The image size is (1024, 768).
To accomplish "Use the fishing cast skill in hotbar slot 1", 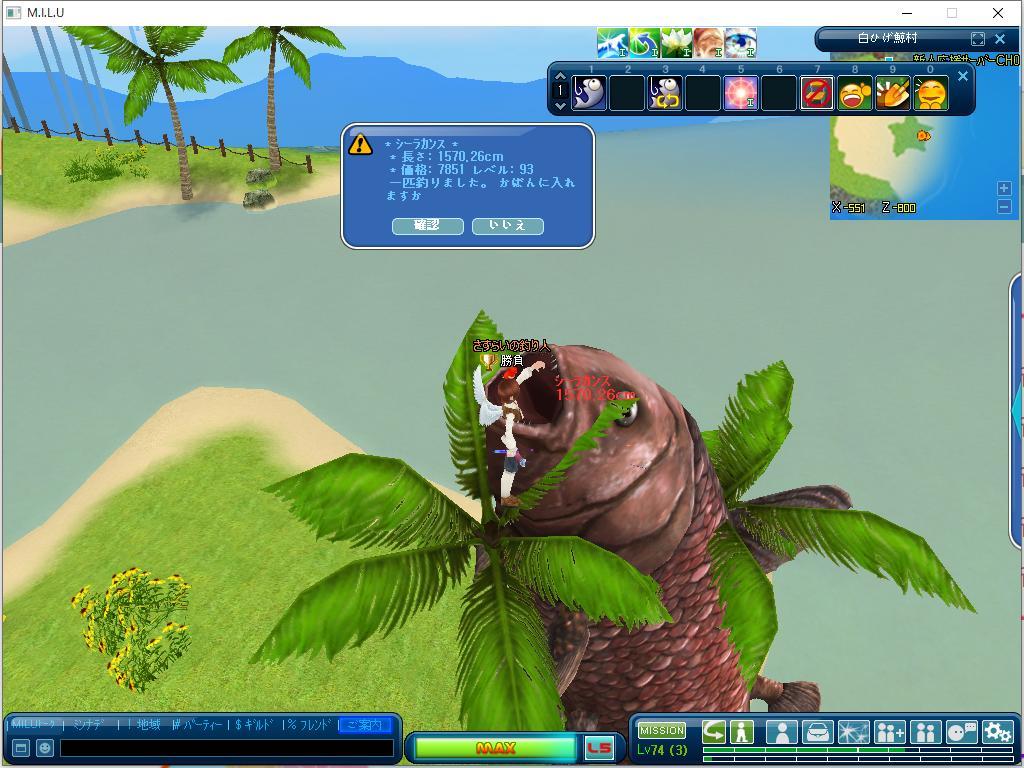I will click(x=589, y=94).
